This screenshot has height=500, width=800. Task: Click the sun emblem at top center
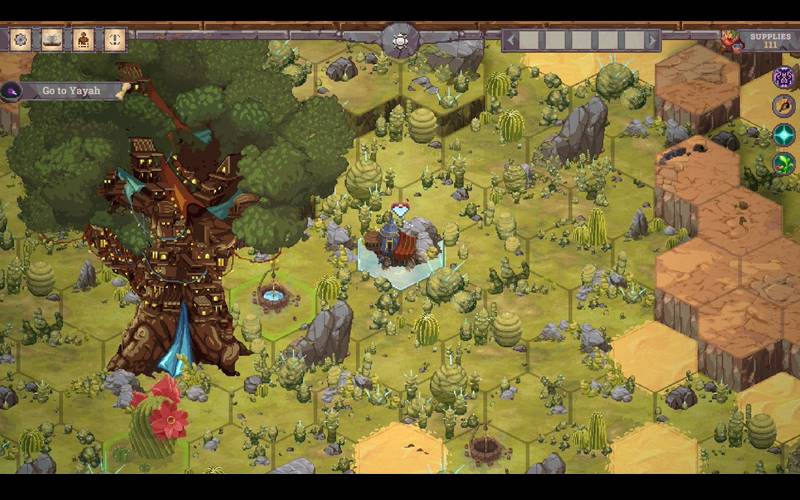[400, 41]
